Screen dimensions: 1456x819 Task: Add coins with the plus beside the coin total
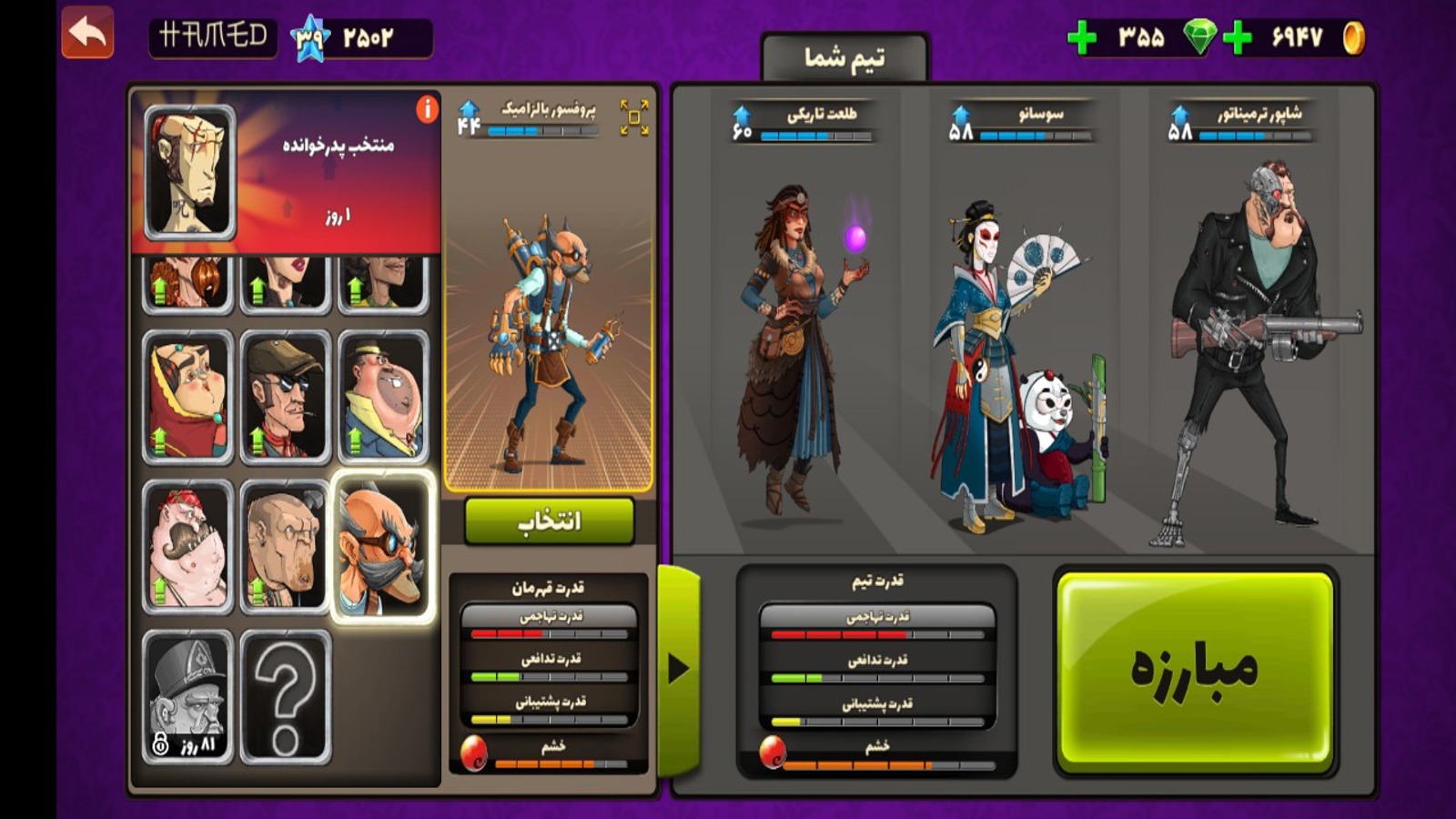[x=1238, y=38]
